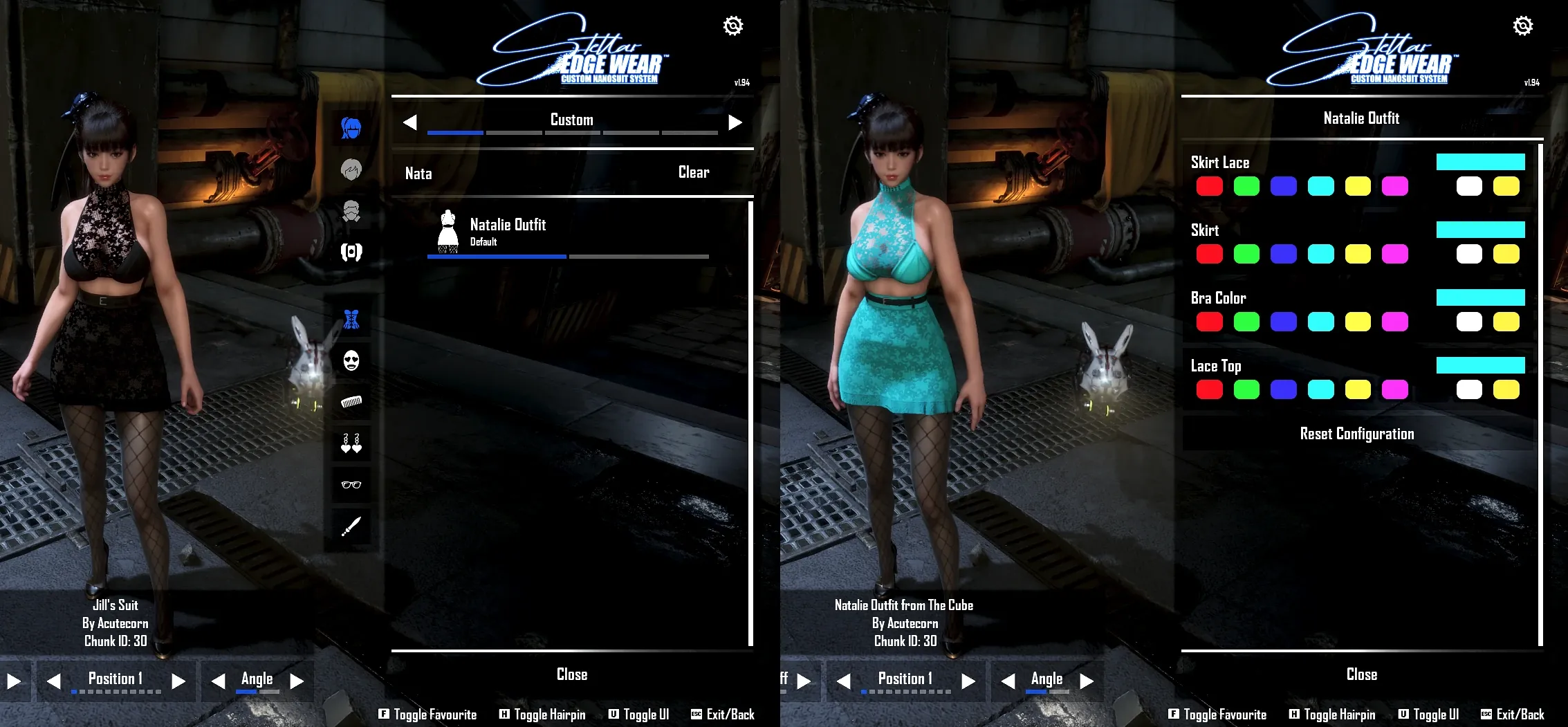The image size is (1568, 727).
Task: Go to previous category before Custom
Action: [x=410, y=122]
